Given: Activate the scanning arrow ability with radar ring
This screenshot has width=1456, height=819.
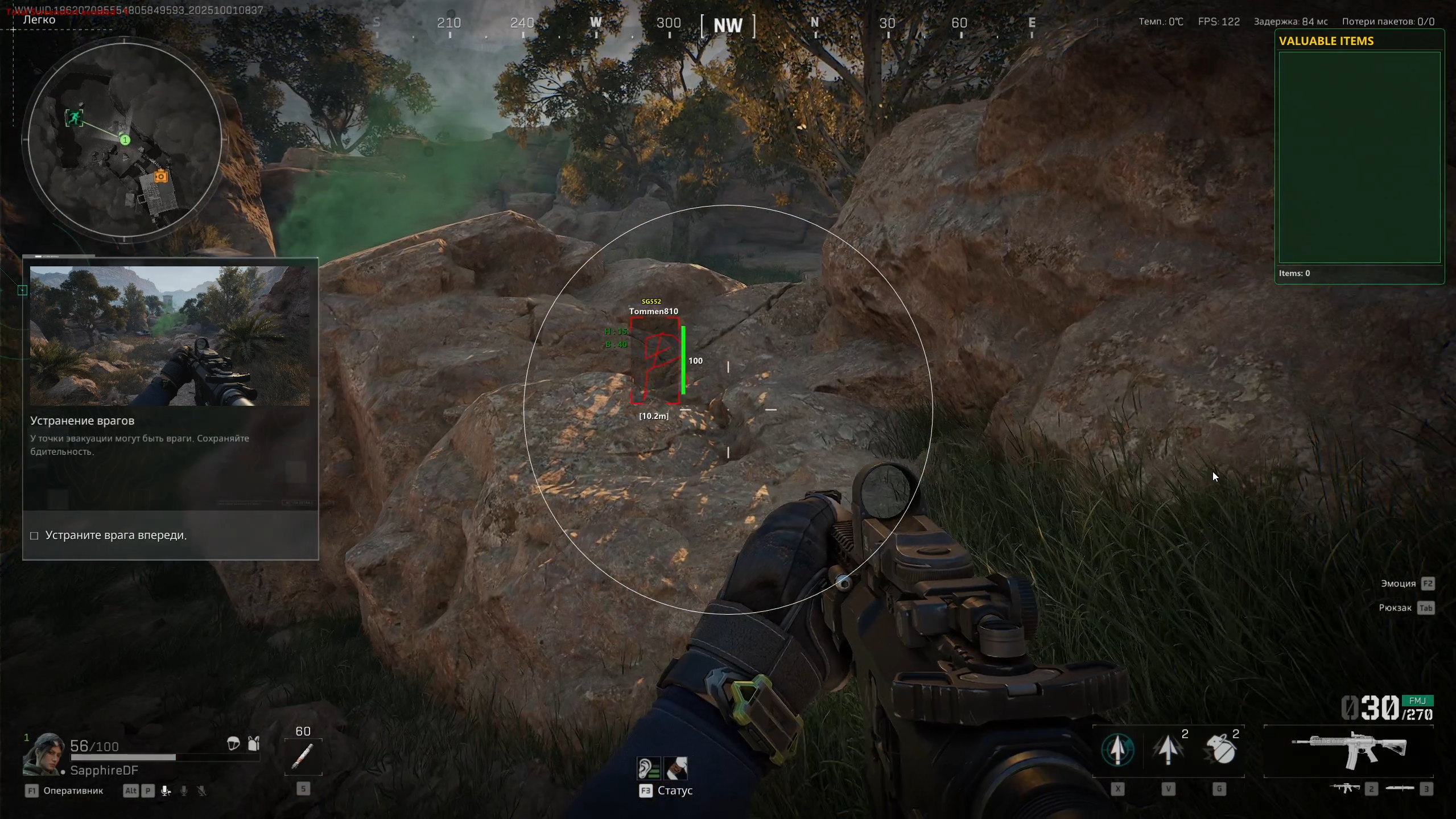Looking at the screenshot, I should (x=1117, y=750).
